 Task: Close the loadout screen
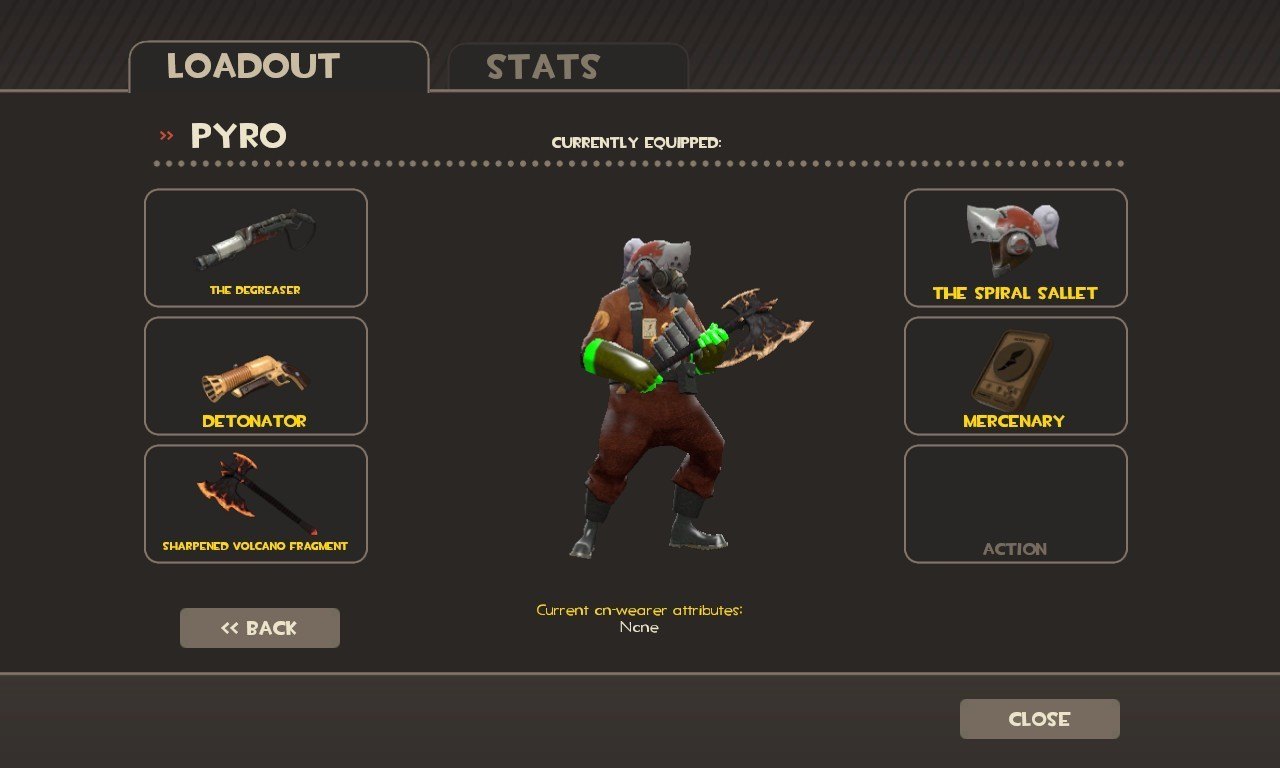(1039, 719)
